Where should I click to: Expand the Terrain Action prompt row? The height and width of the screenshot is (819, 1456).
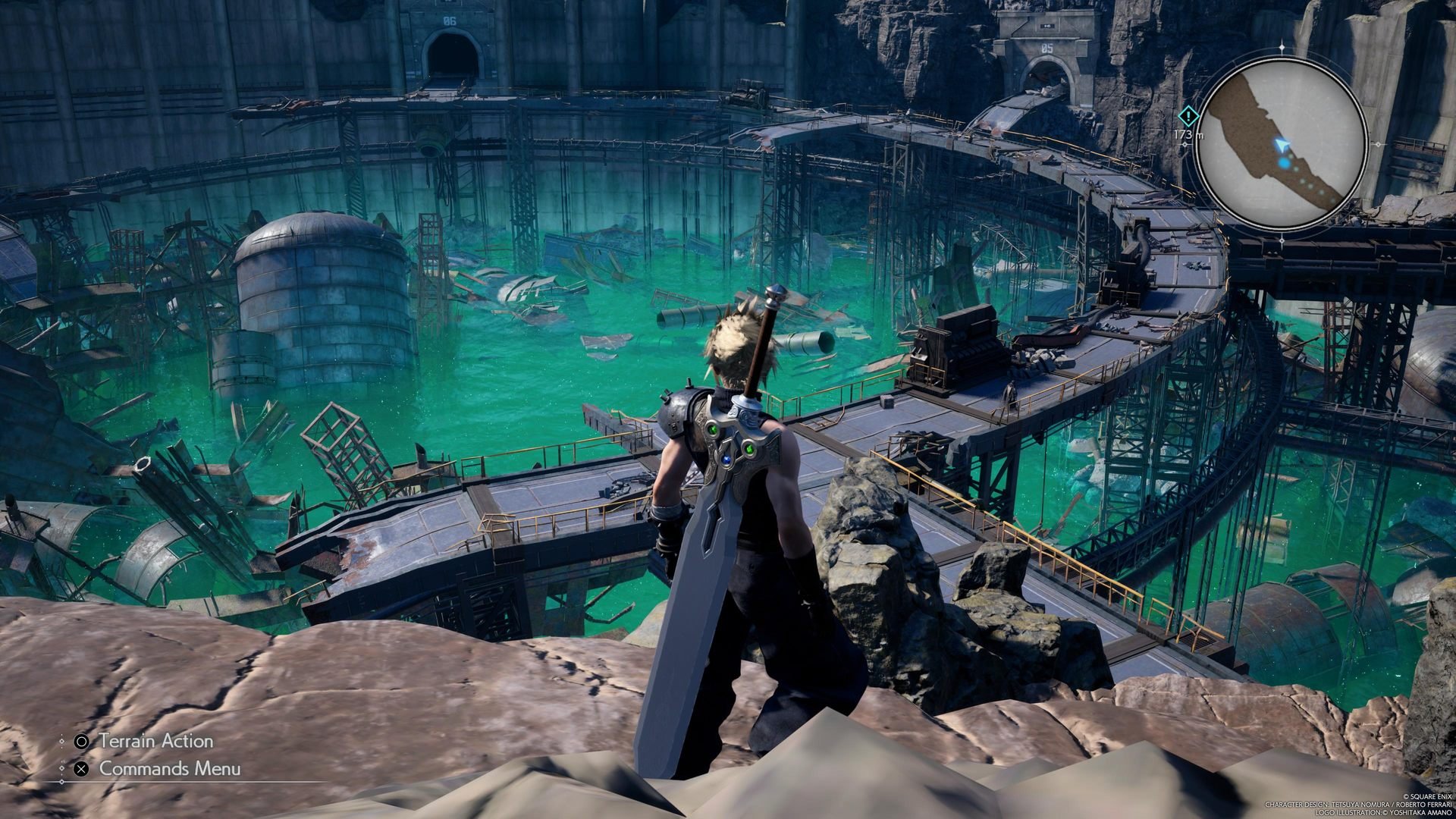(156, 741)
